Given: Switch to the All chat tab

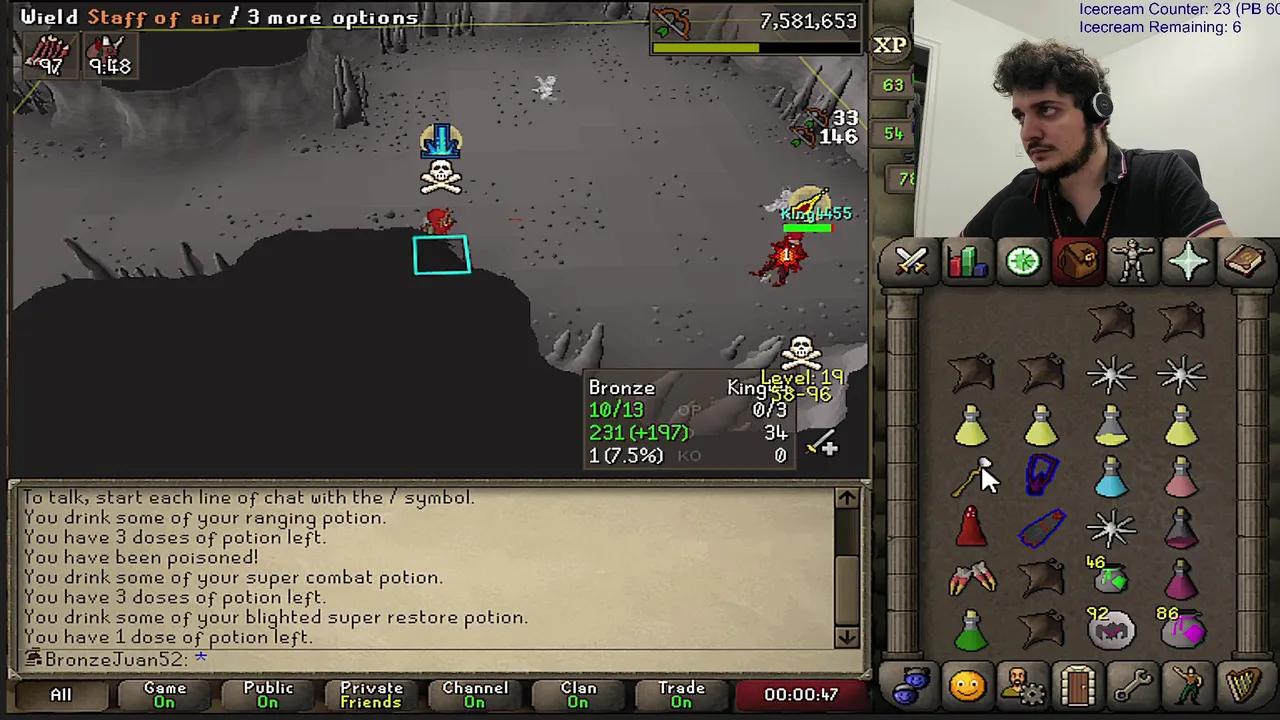Looking at the screenshot, I should (60, 694).
